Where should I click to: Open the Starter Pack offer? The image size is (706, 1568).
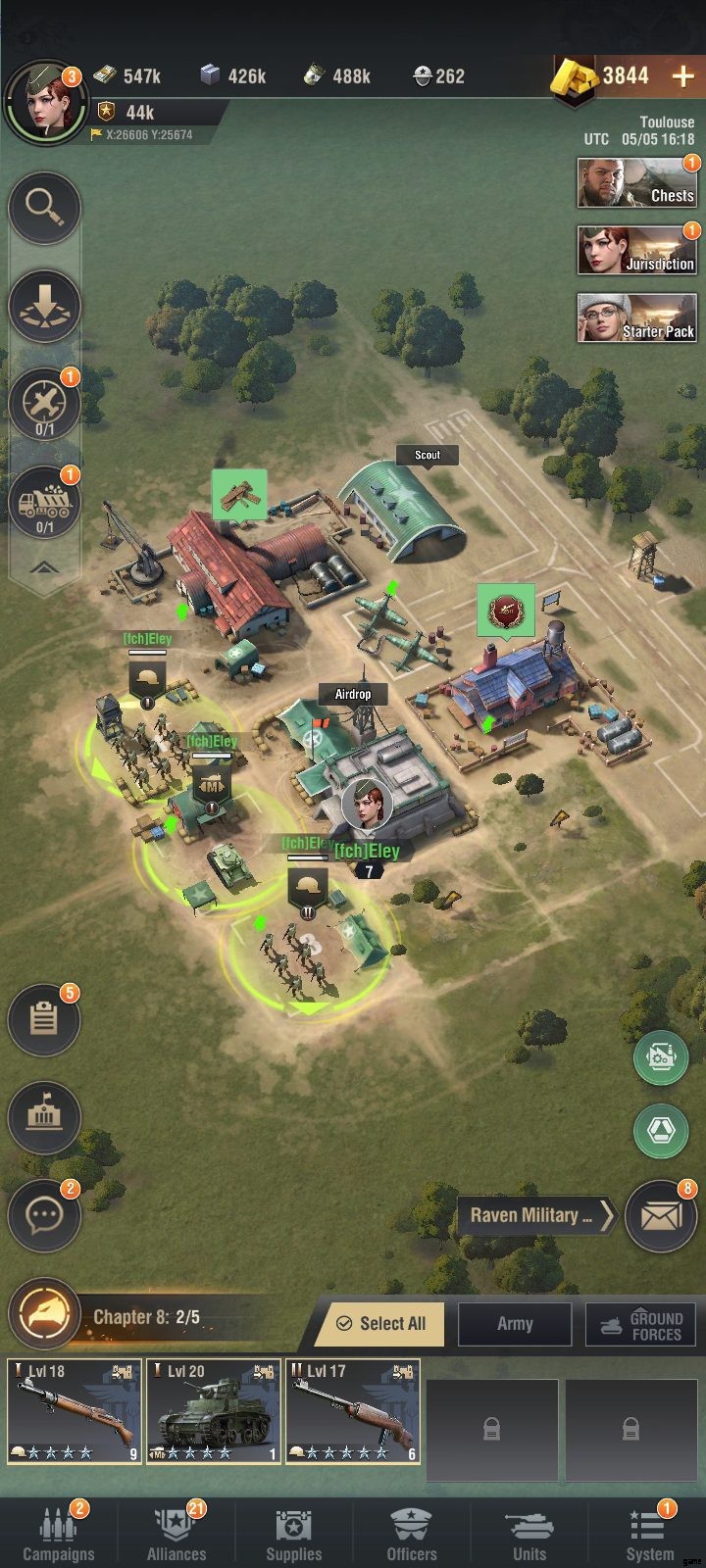pyautogui.click(x=636, y=318)
